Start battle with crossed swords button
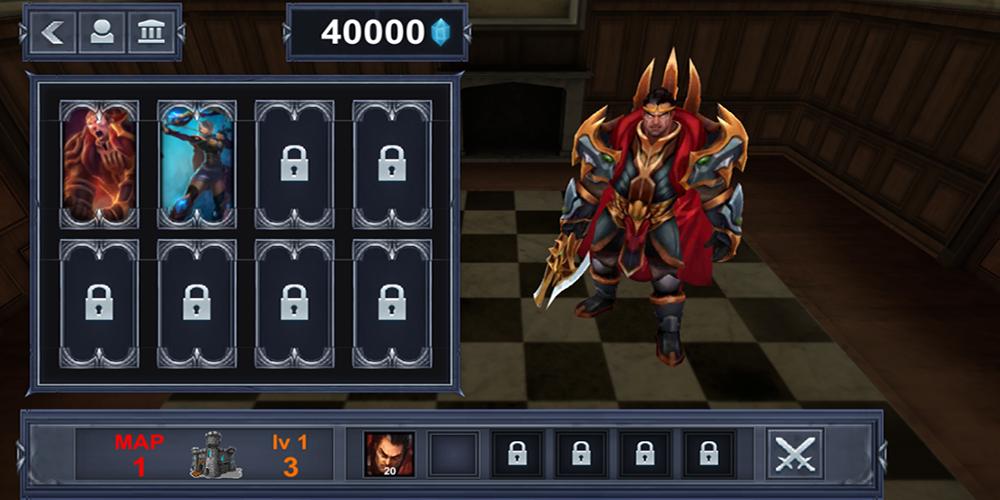The height and width of the screenshot is (500, 1000). click(x=795, y=453)
